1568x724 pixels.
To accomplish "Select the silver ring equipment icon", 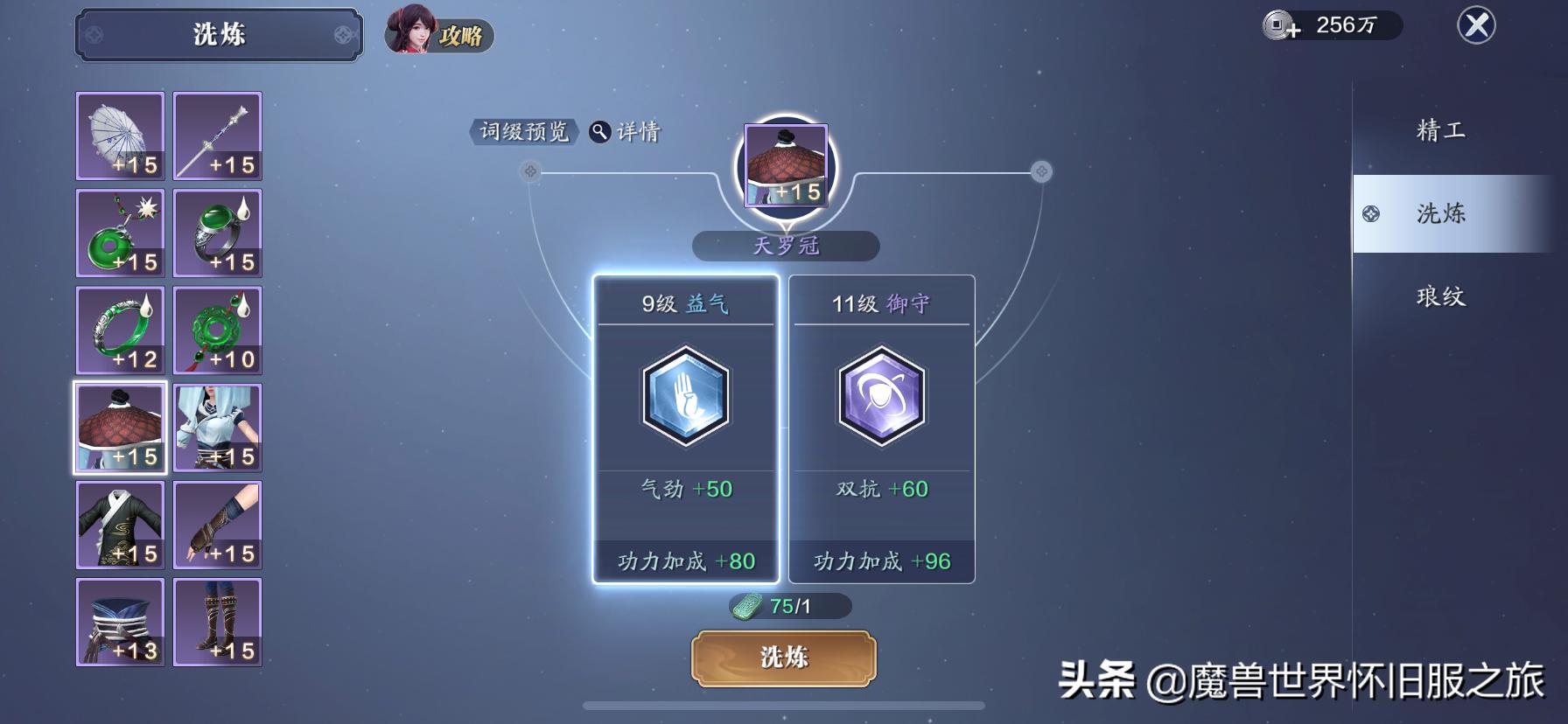I will click(x=218, y=233).
